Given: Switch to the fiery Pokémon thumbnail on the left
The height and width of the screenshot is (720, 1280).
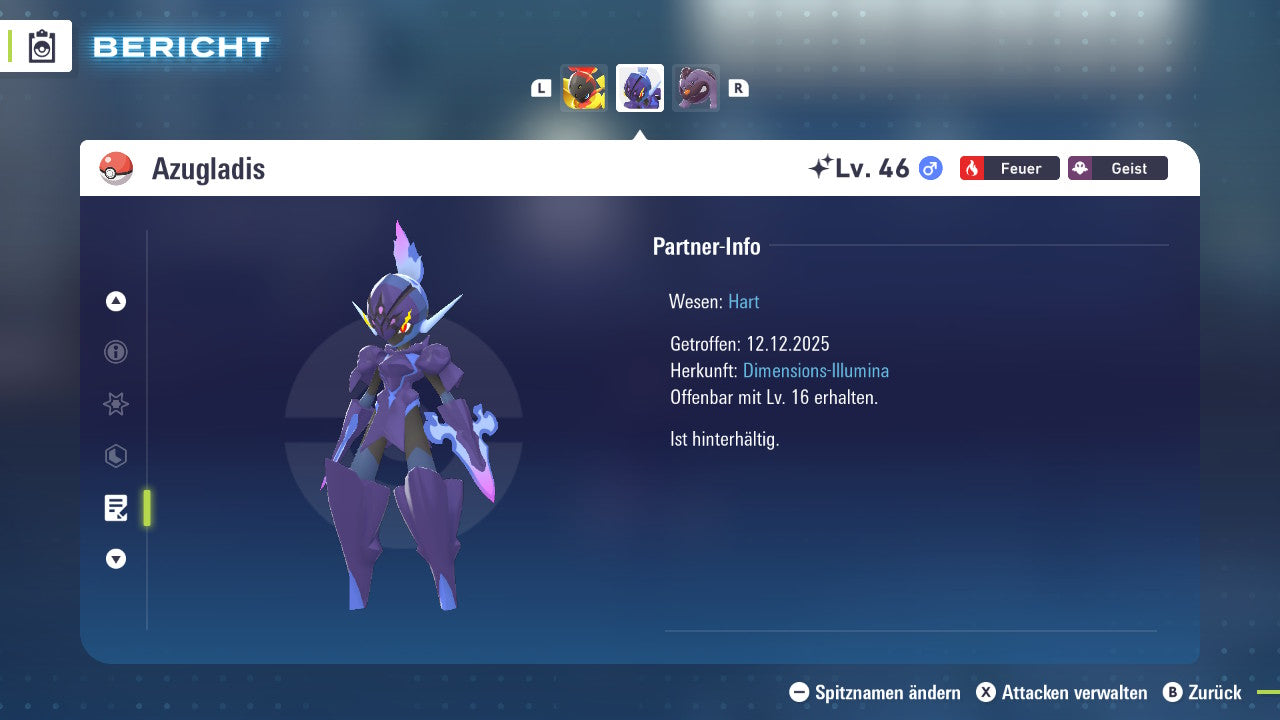Looking at the screenshot, I should [584, 87].
